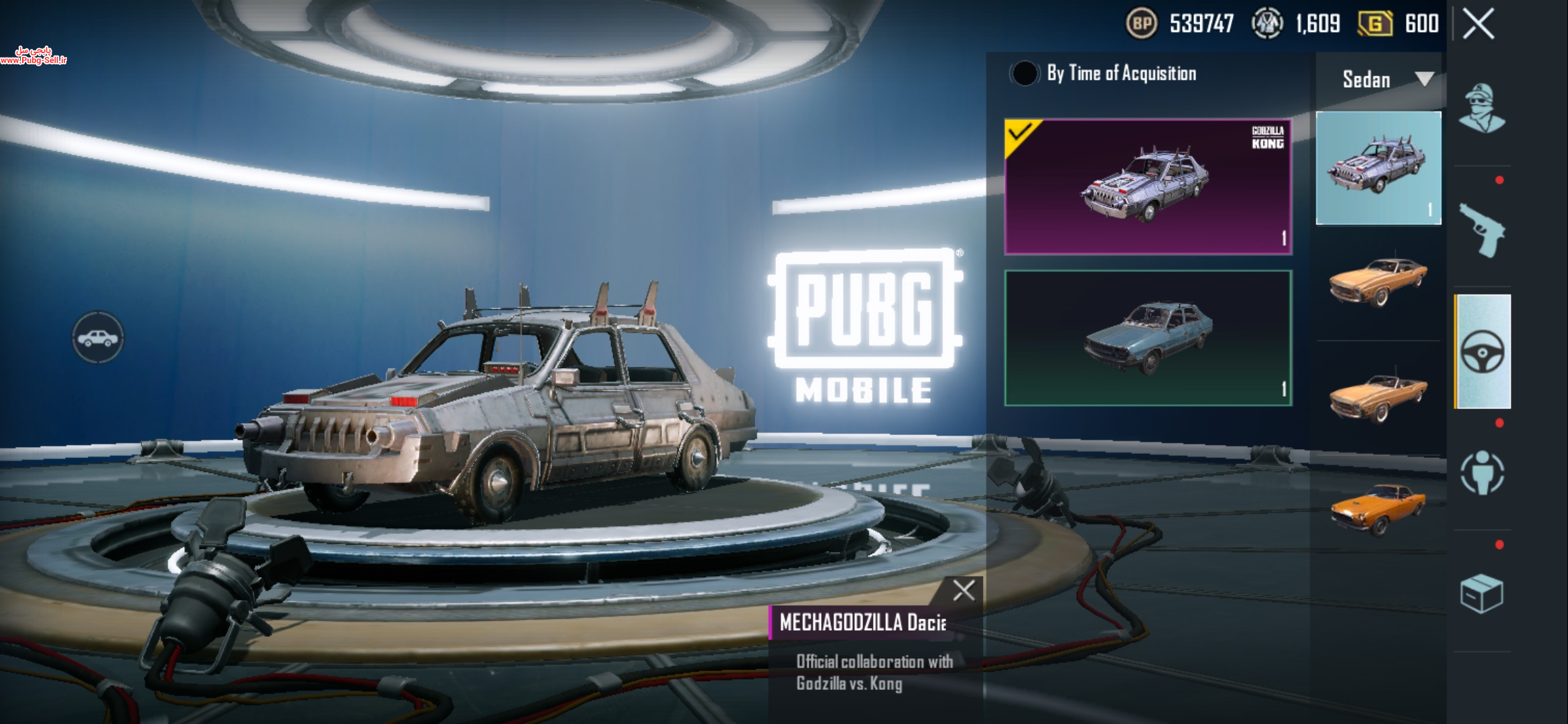Open the crate box tab

pyautogui.click(x=1482, y=593)
